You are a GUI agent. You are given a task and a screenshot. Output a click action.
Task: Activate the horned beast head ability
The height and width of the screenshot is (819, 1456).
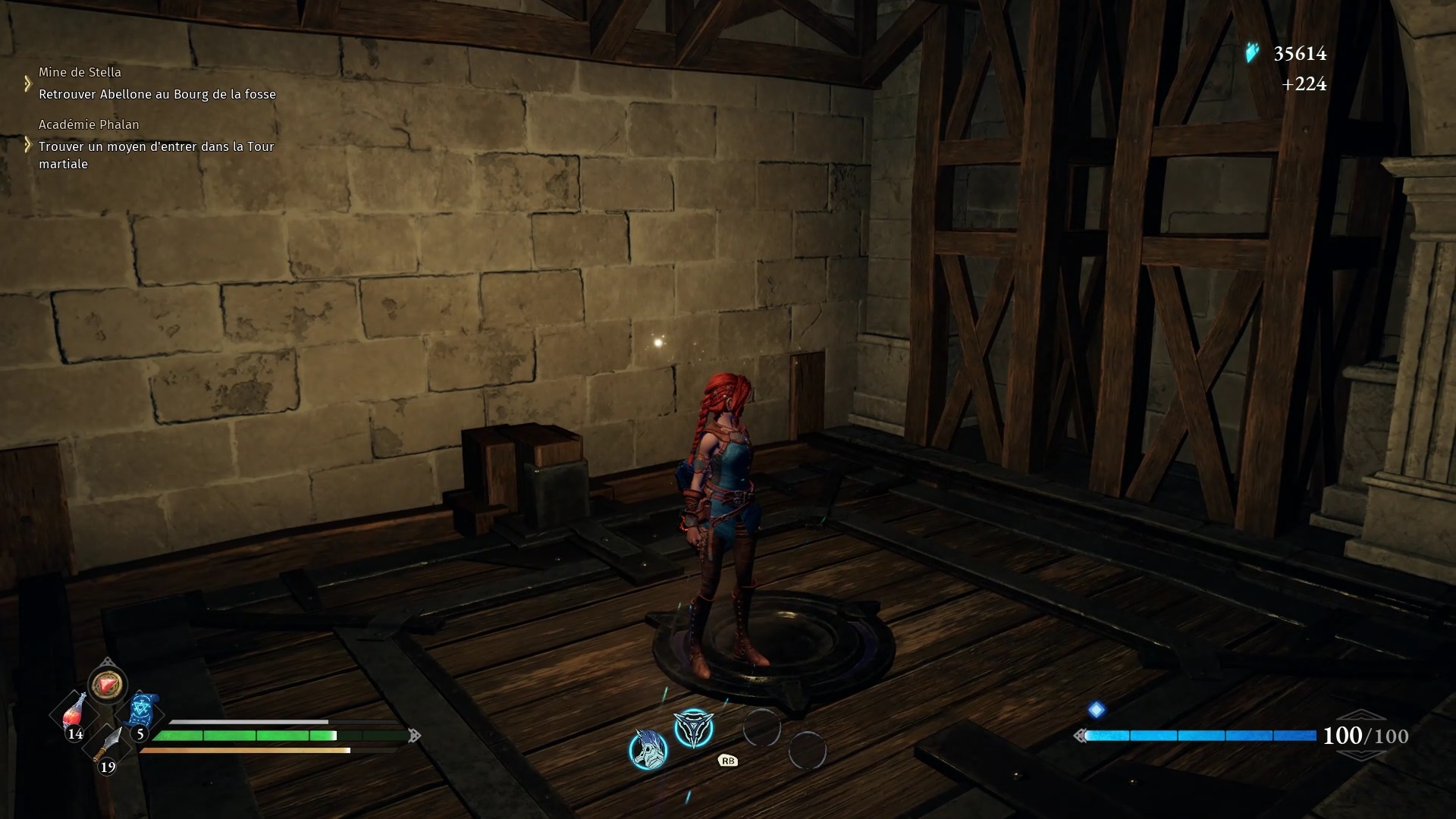coord(648,749)
